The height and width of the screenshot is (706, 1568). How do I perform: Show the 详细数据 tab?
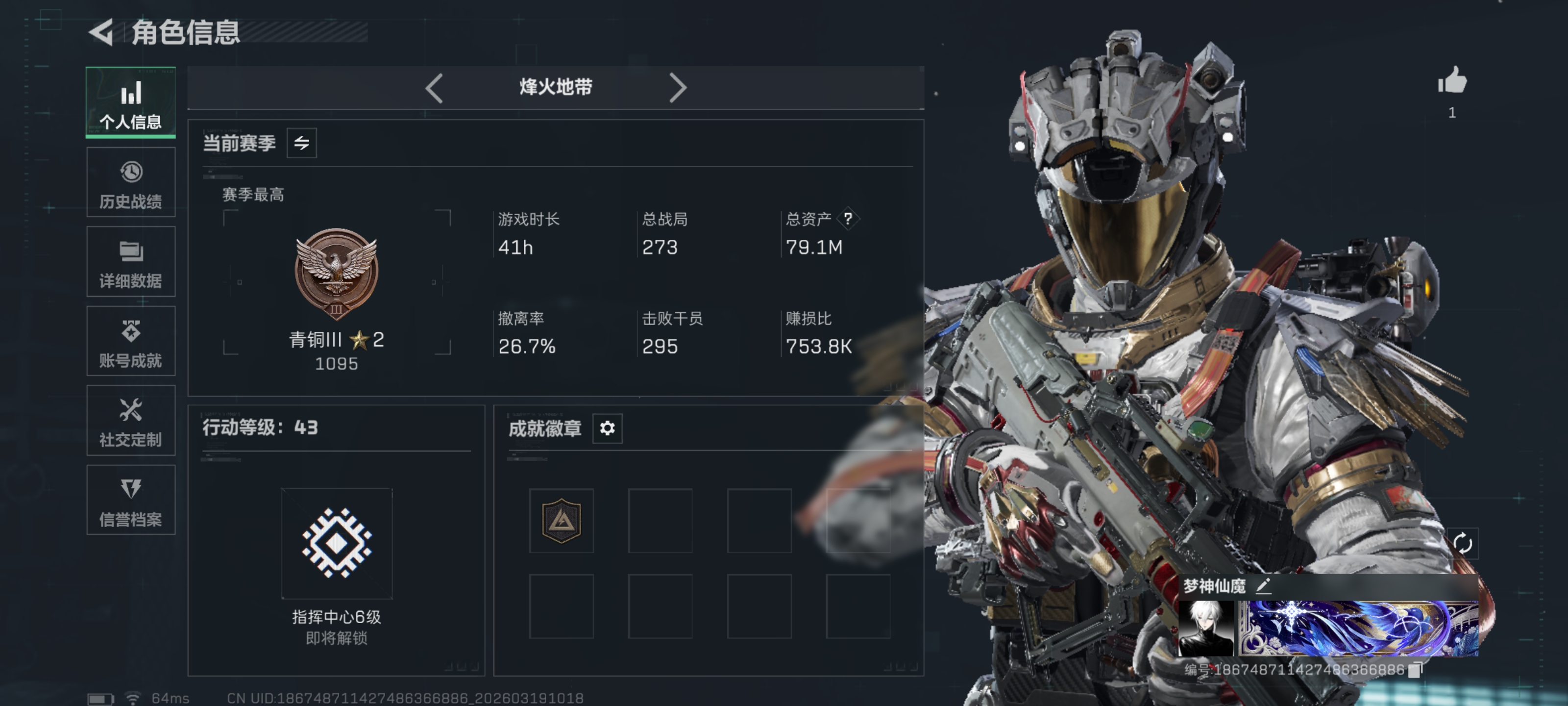pos(131,262)
